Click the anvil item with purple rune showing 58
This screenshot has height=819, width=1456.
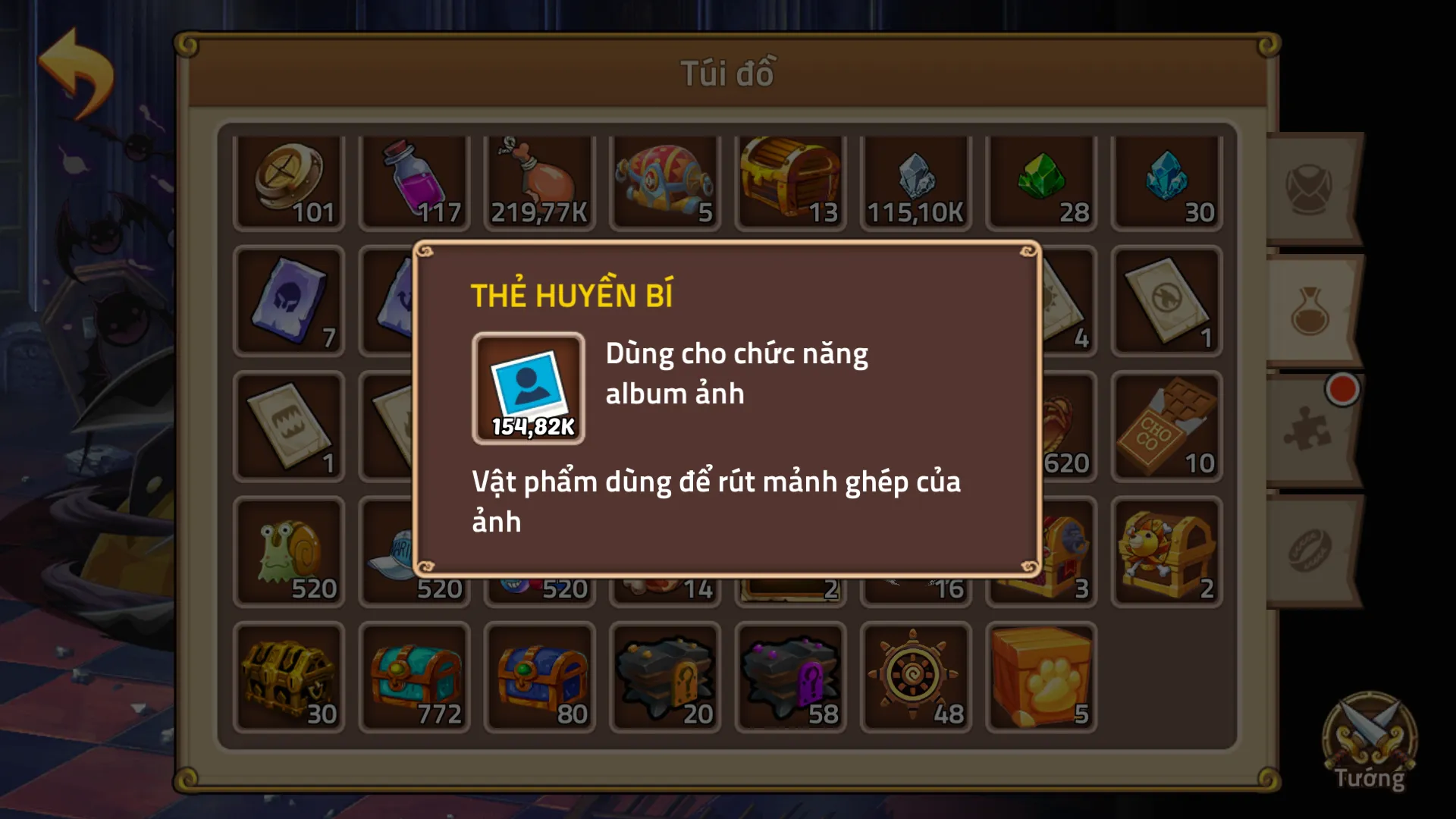coord(791,675)
